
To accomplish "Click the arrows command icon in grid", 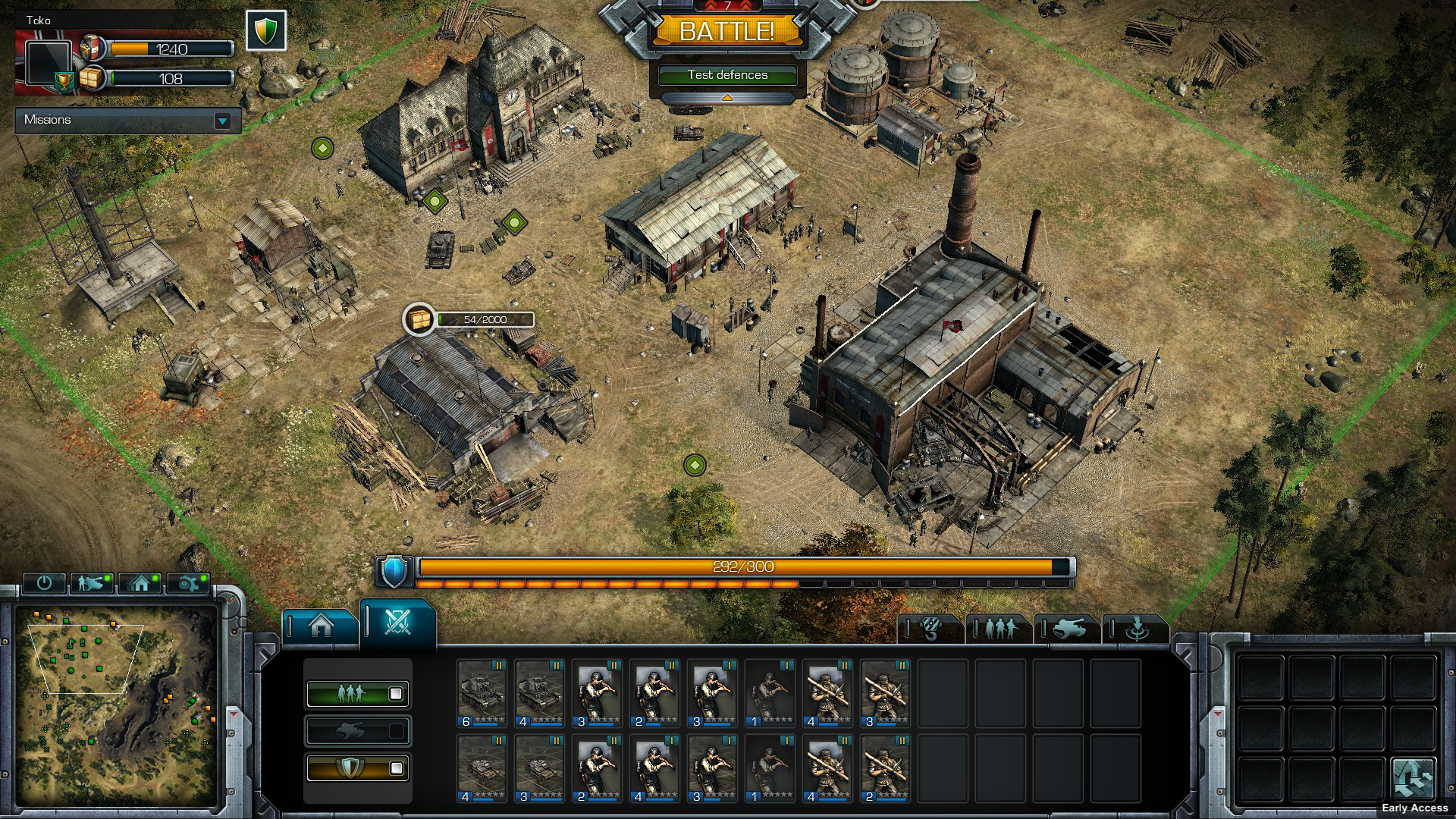I will pyautogui.click(x=1413, y=778).
